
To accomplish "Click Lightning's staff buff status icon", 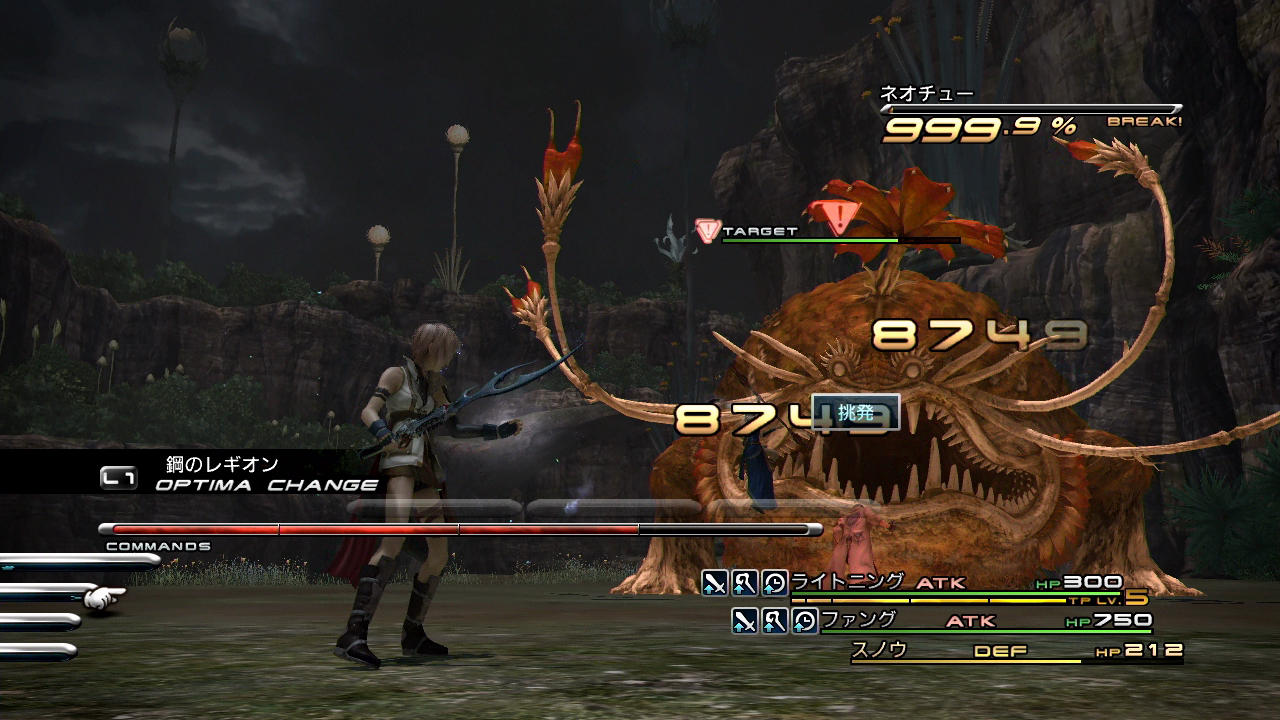I will (x=744, y=583).
